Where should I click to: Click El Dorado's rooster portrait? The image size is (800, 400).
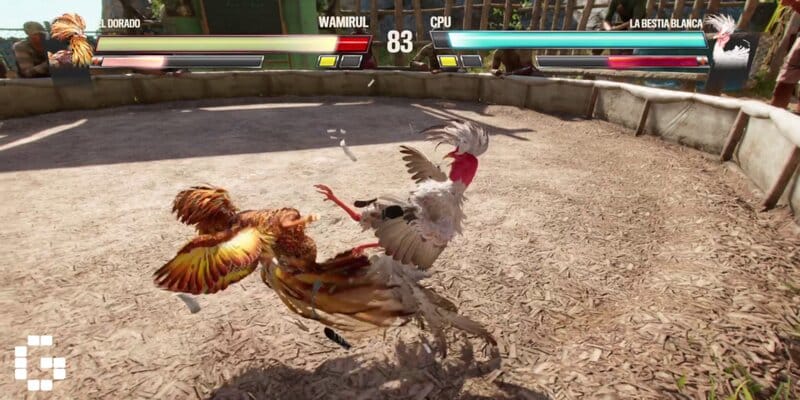[x=72, y=38]
